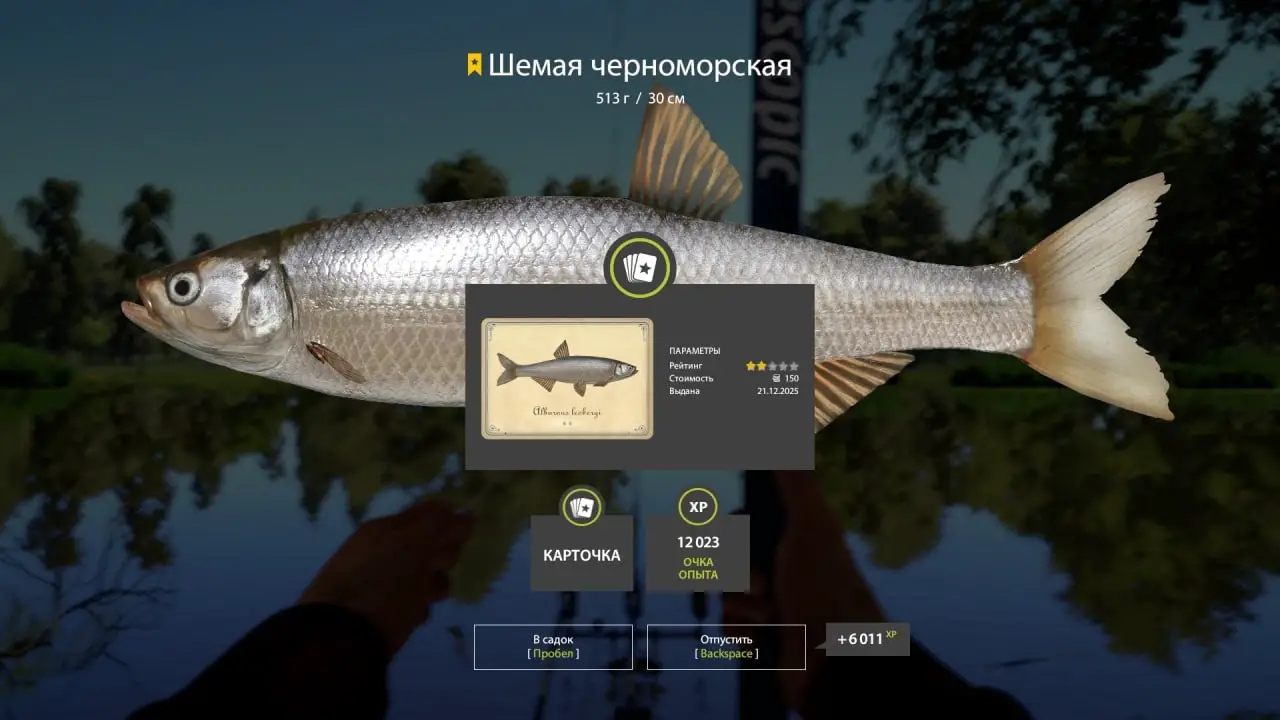
Task: Click the currency icon next to 150
Action: [777, 379]
